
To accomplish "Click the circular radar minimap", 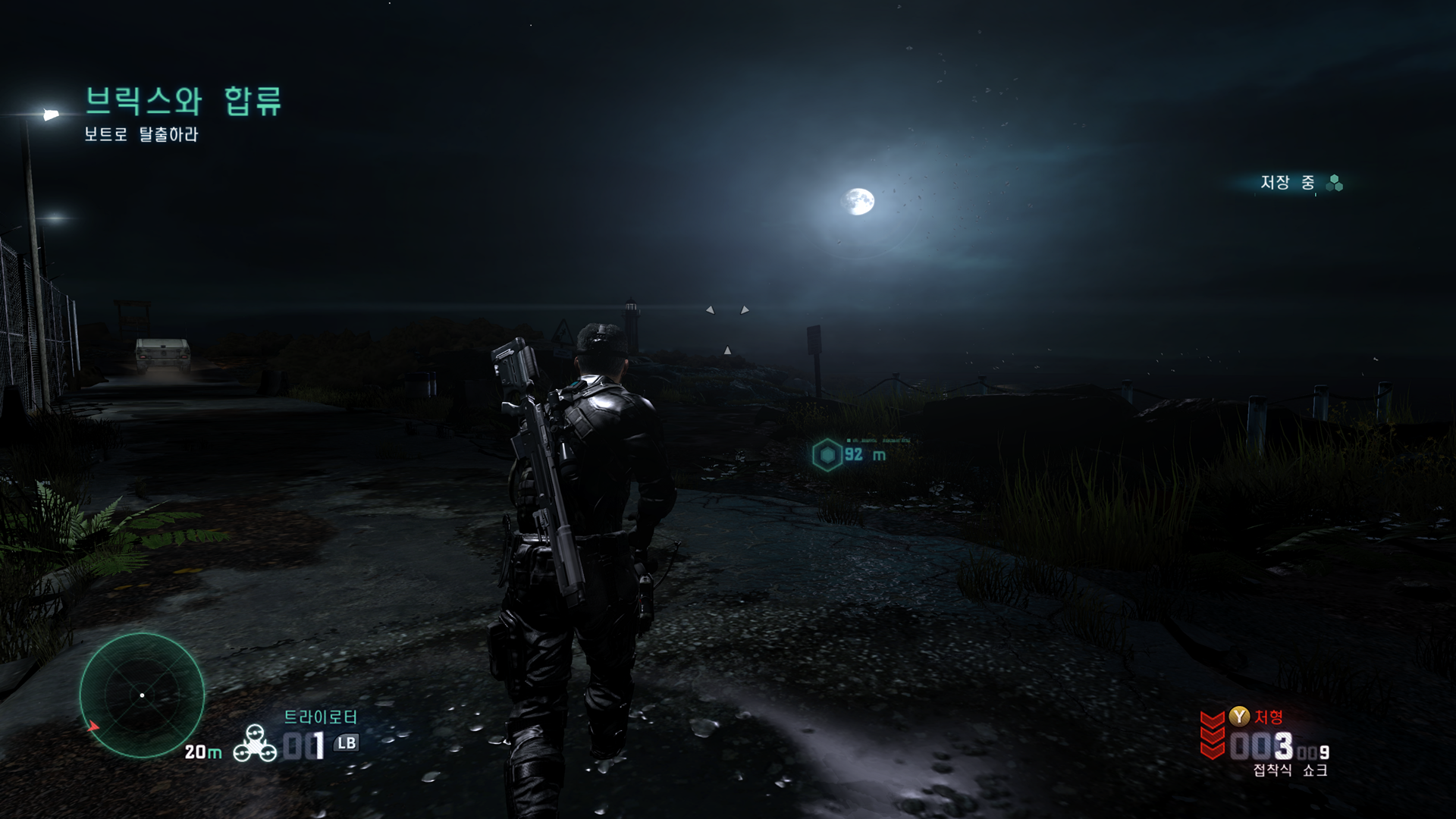I will tap(142, 695).
